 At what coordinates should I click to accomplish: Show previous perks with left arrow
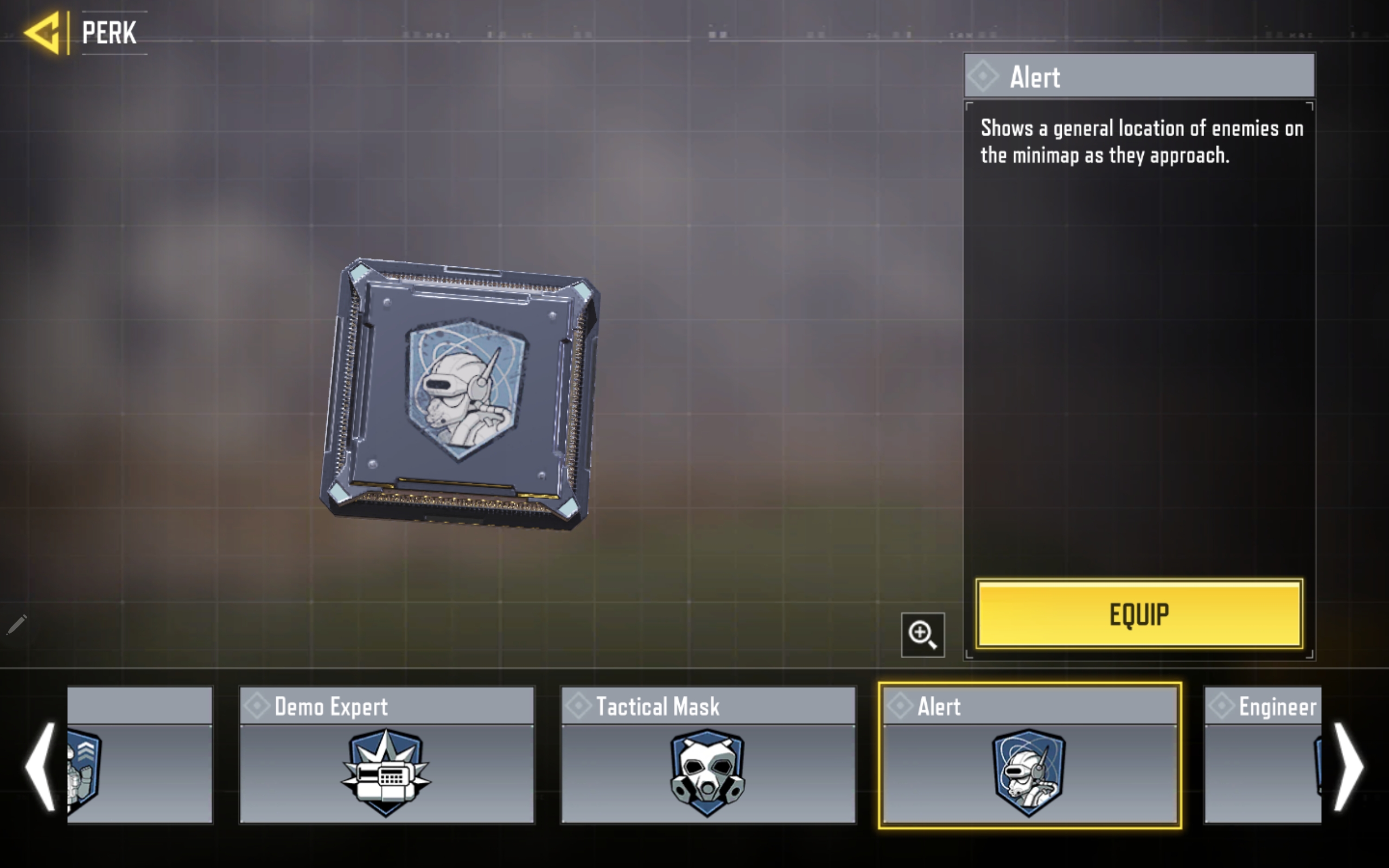click(x=40, y=766)
